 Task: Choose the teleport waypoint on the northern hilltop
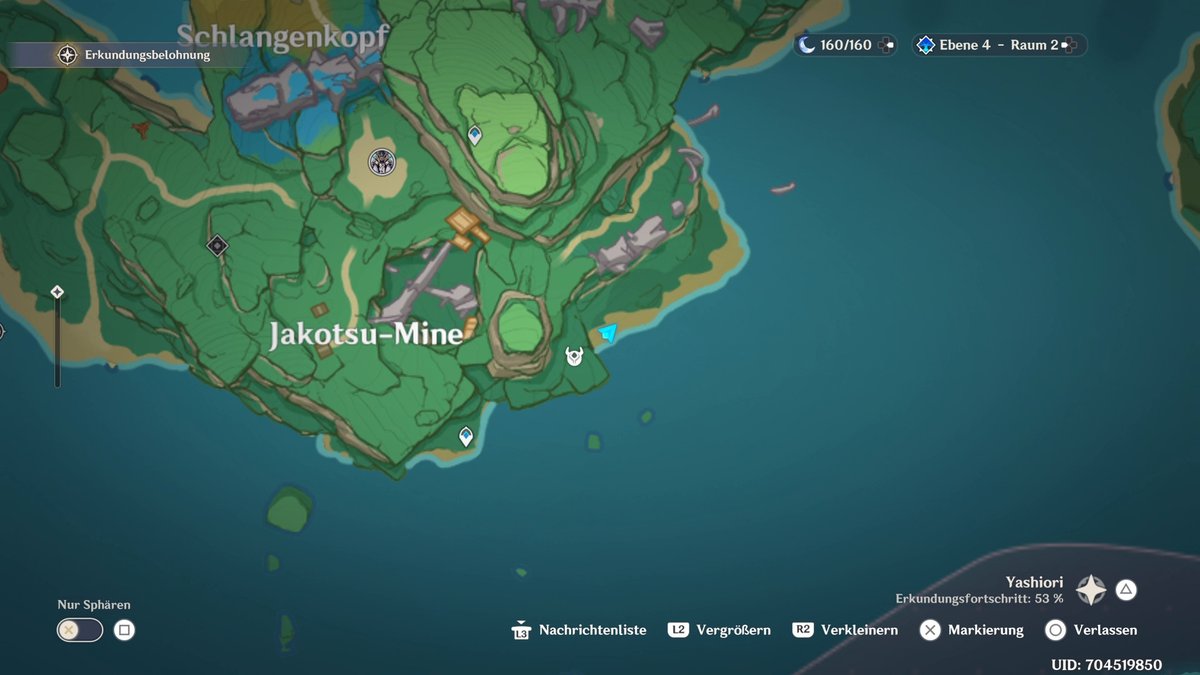[475, 134]
